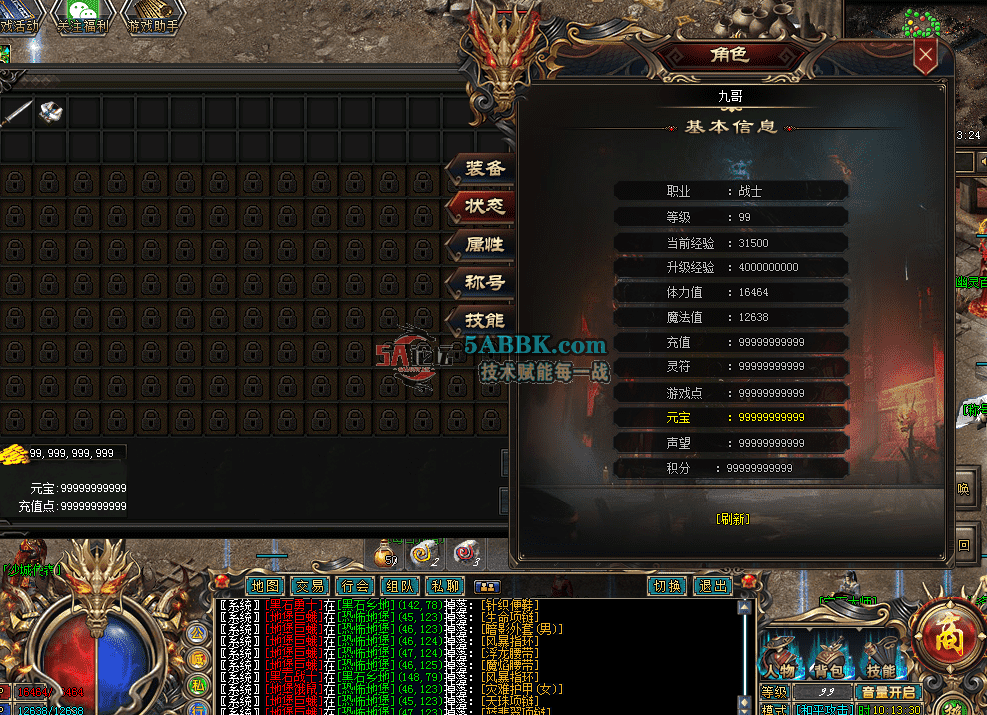The image size is (987, 715).
Task: Close the 角色 character panel
Action: click(926, 55)
